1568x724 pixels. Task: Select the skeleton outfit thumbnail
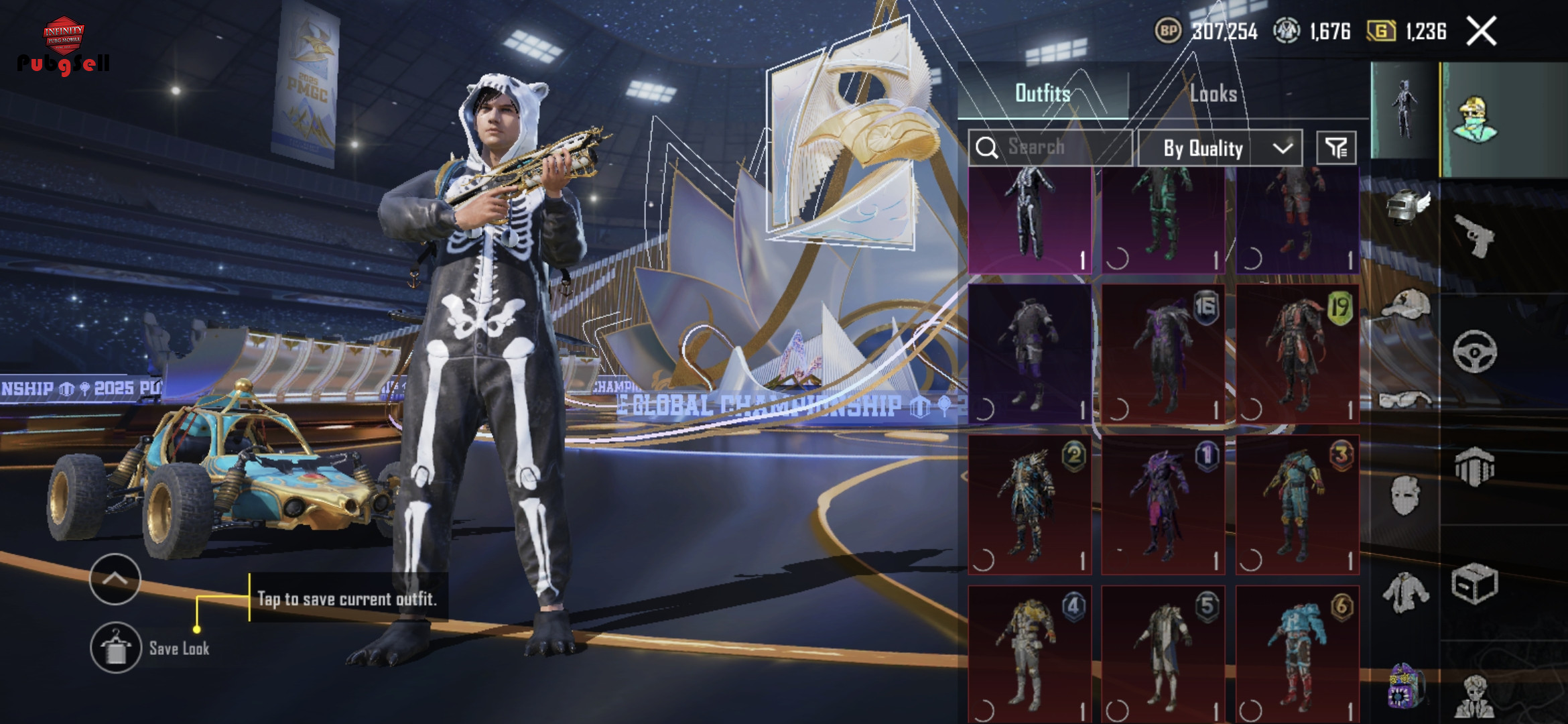(1029, 220)
